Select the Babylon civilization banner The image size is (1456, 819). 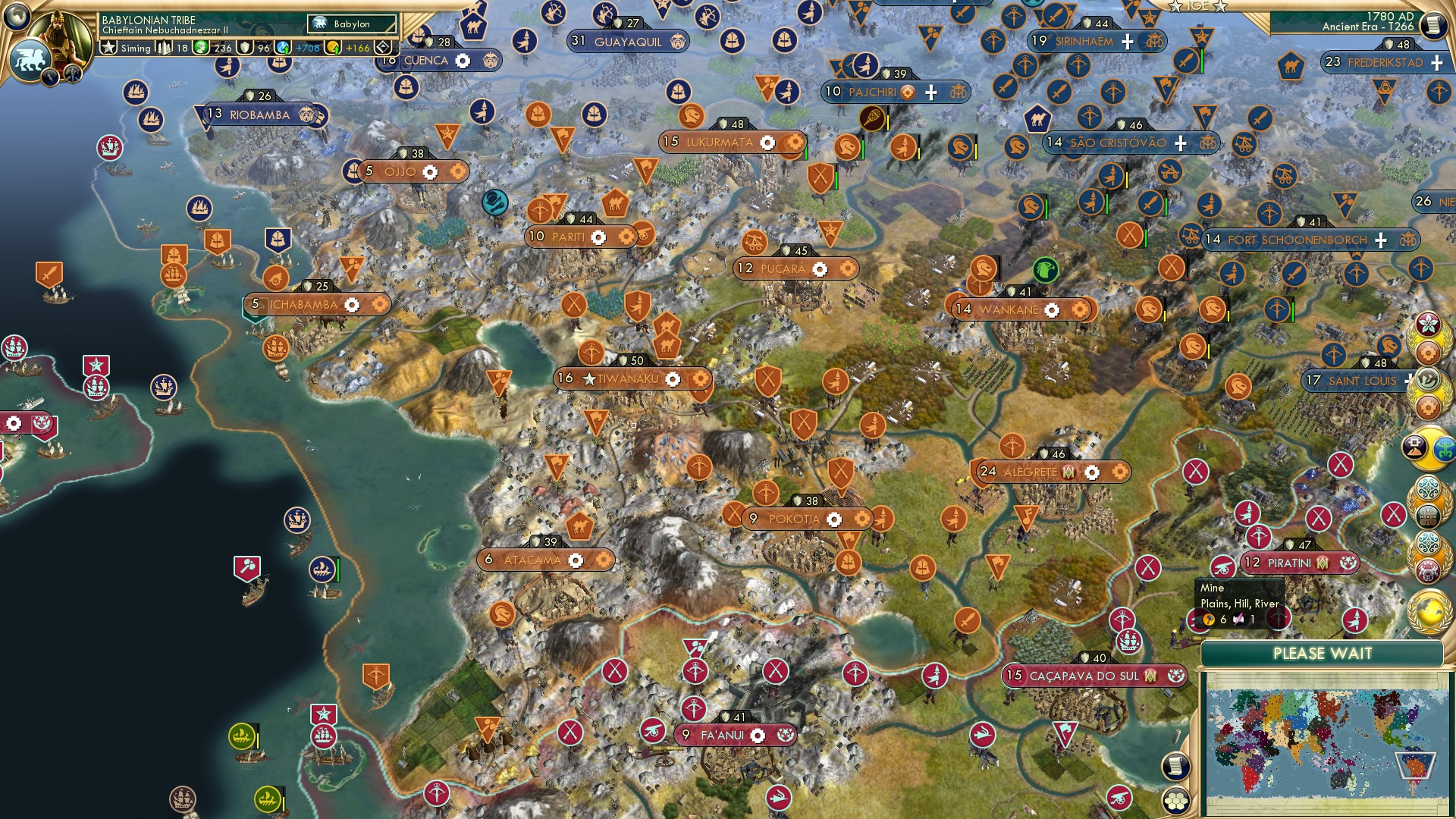coord(350,24)
